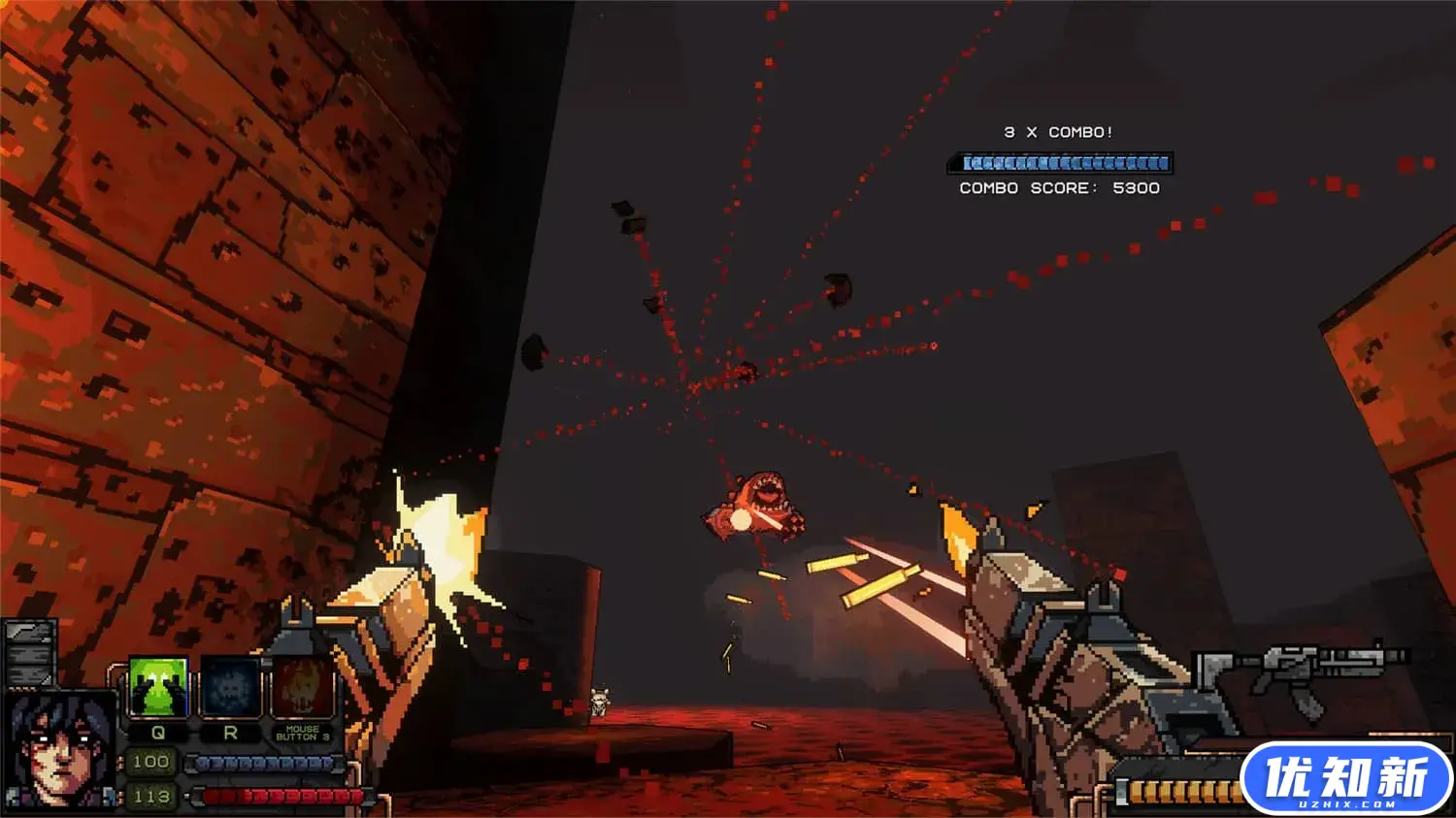Select the dark blue splatter ability icon
Screen dimensions: 1456x818
tap(230, 688)
